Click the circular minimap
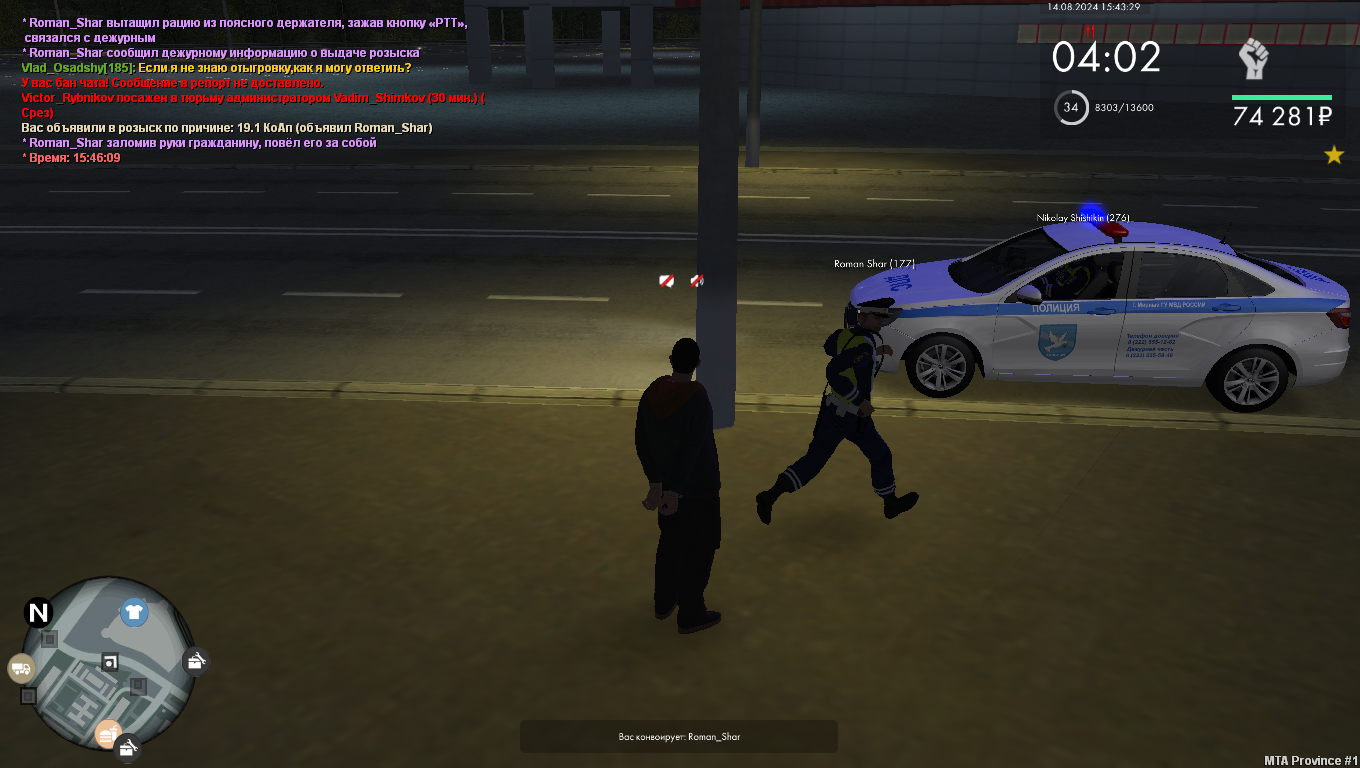The height and width of the screenshot is (768, 1360). coord(108,665)
